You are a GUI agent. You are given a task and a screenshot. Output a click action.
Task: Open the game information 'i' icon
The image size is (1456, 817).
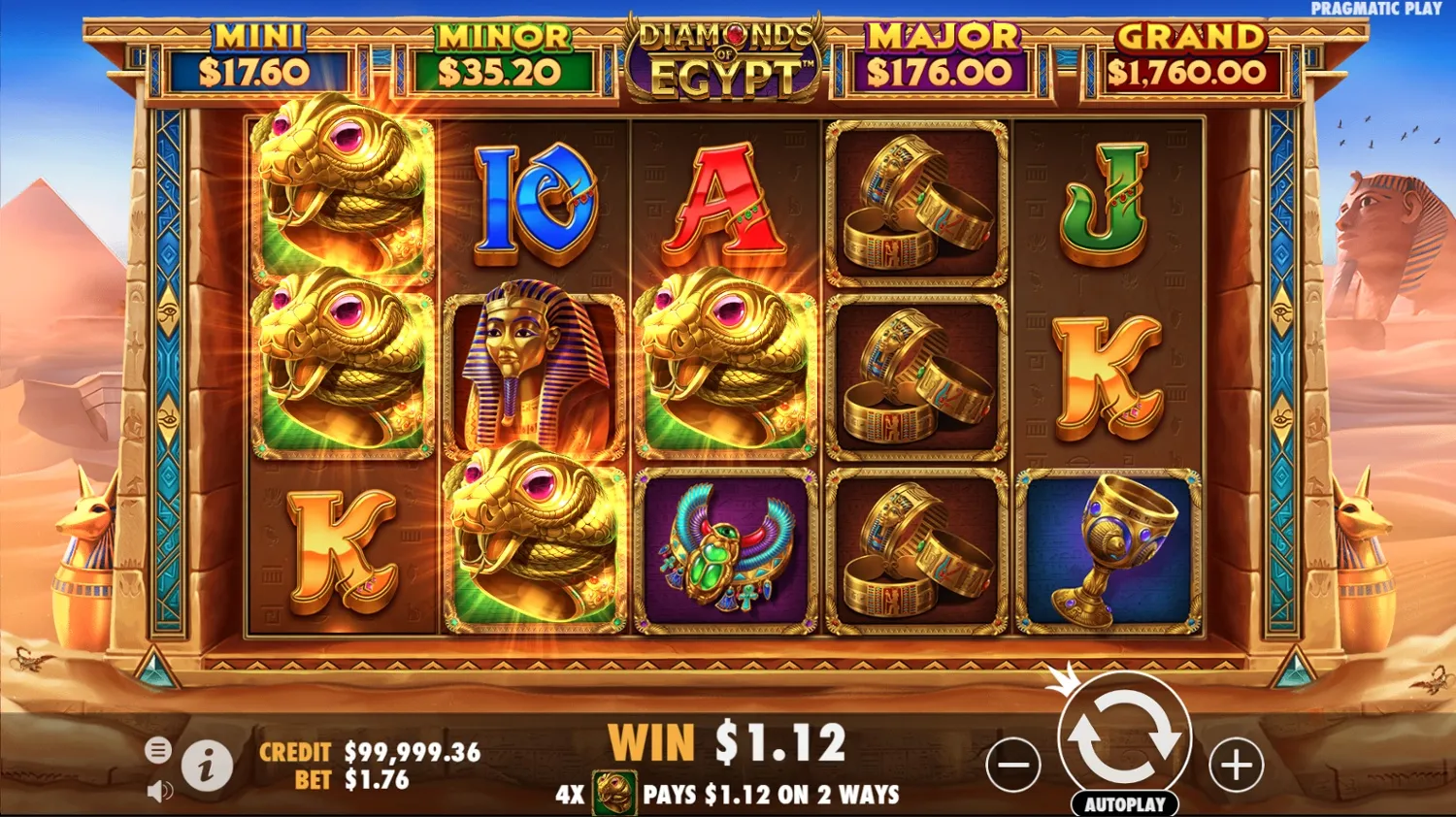point(209,764)
